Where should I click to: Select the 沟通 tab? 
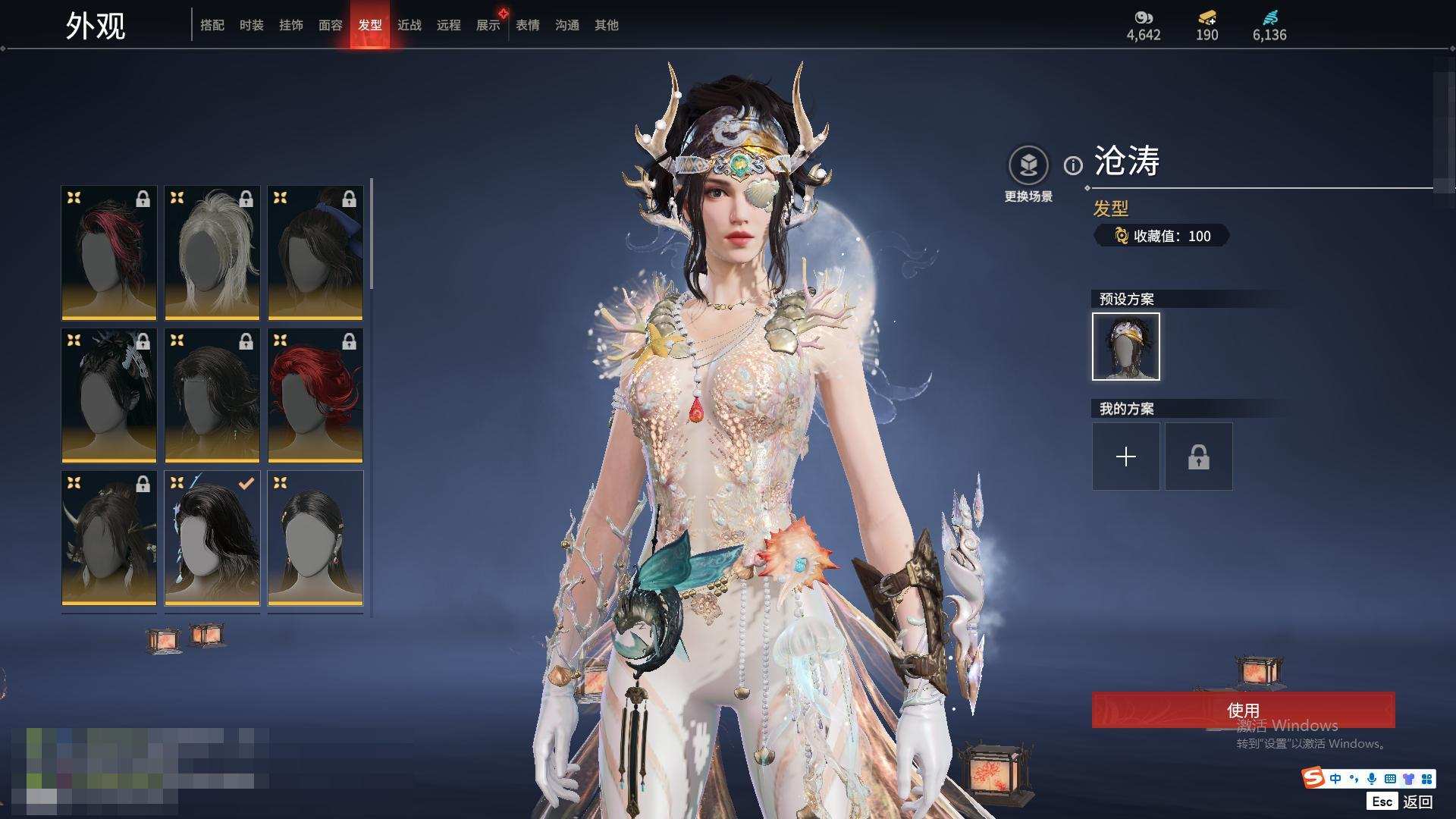pyautogui.click(x=567, y=25)
